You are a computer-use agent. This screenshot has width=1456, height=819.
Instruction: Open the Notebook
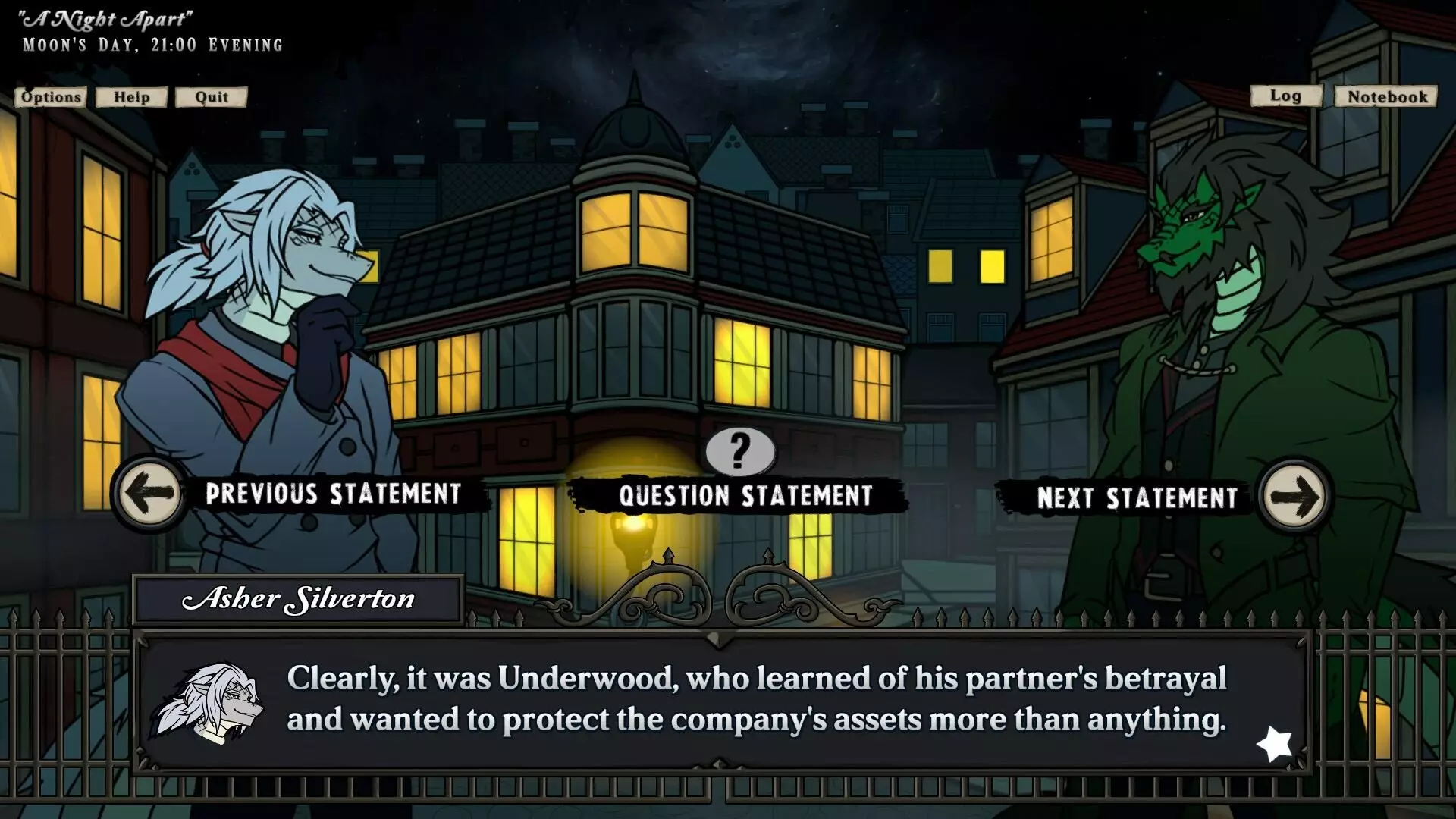1385,96
